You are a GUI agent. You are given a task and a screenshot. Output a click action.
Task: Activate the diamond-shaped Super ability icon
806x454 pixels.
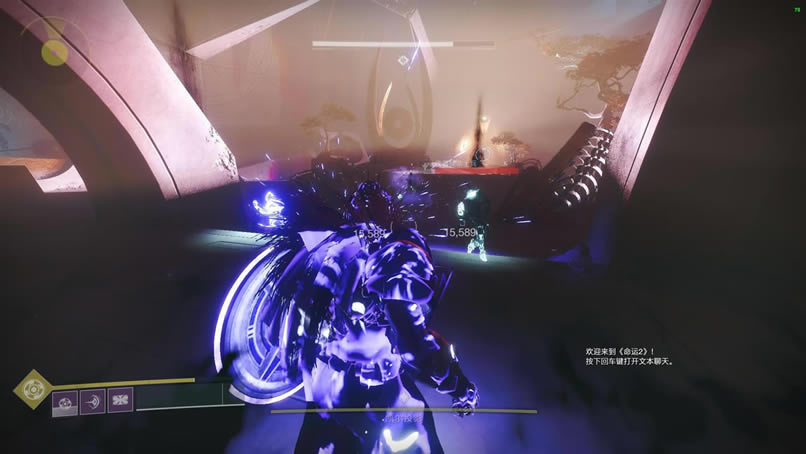coord(33,389)
